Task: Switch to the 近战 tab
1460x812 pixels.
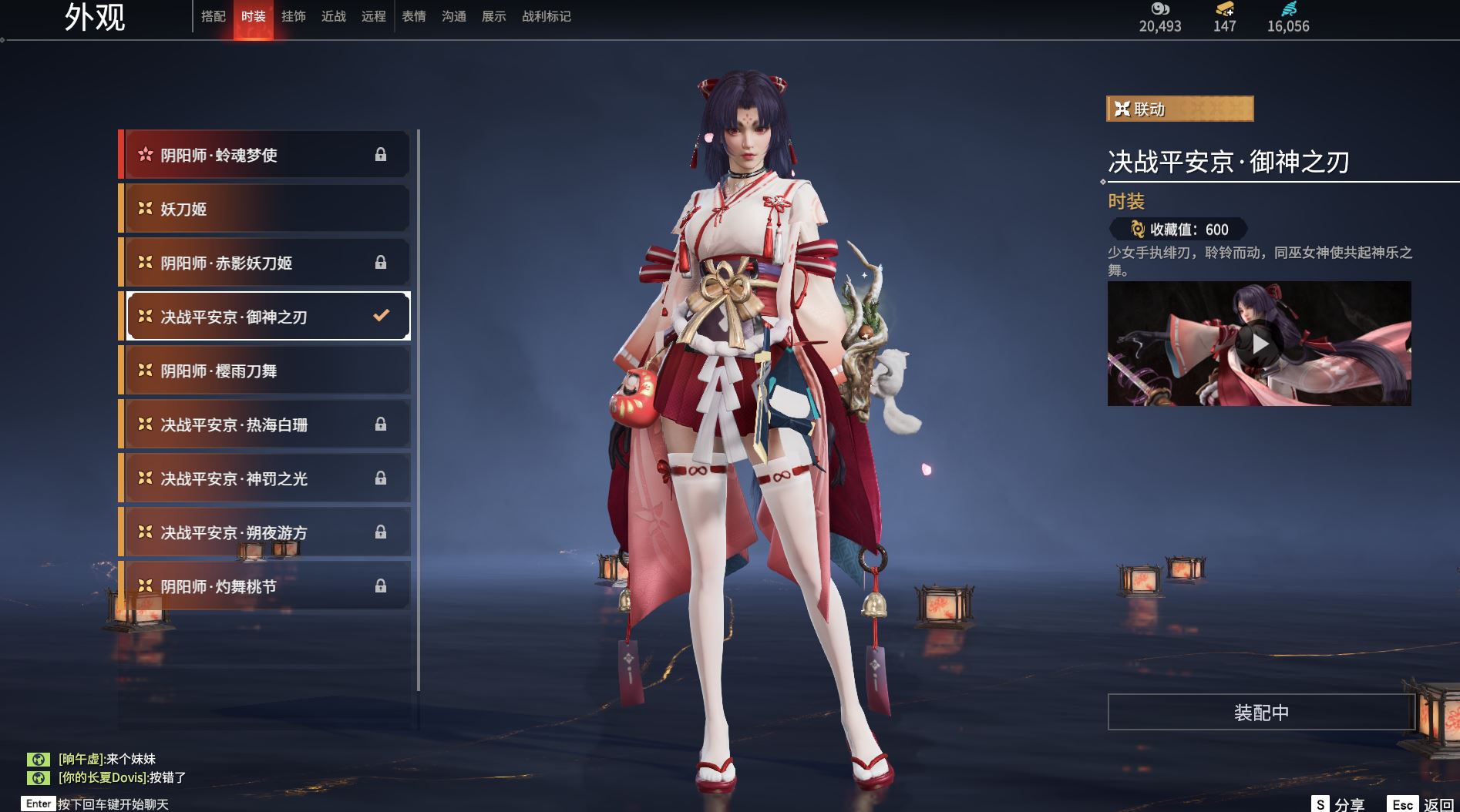Action: coord(334,16)
